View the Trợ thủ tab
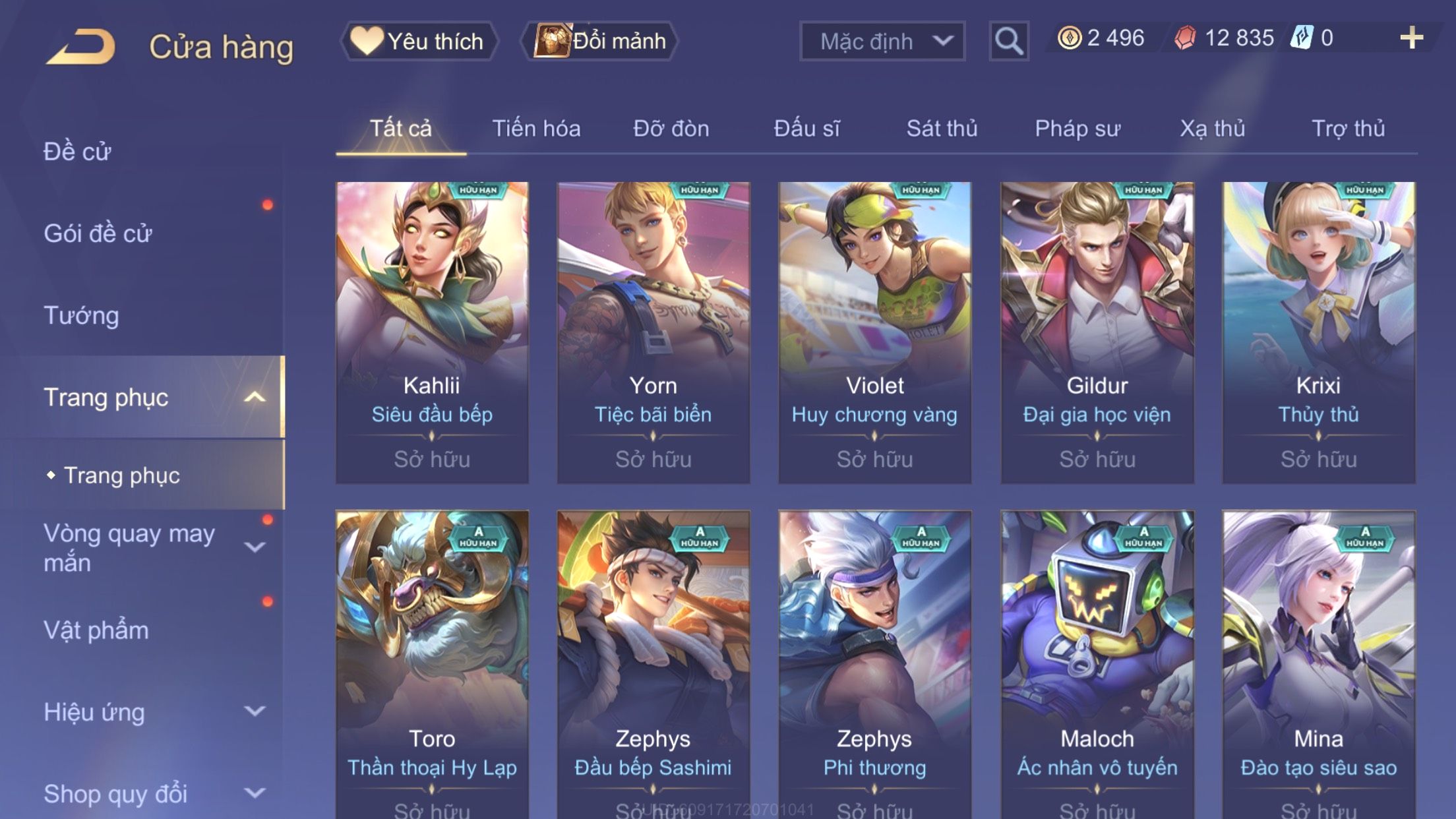This screenshot has width=1456, height=819. pos(1348,129)
